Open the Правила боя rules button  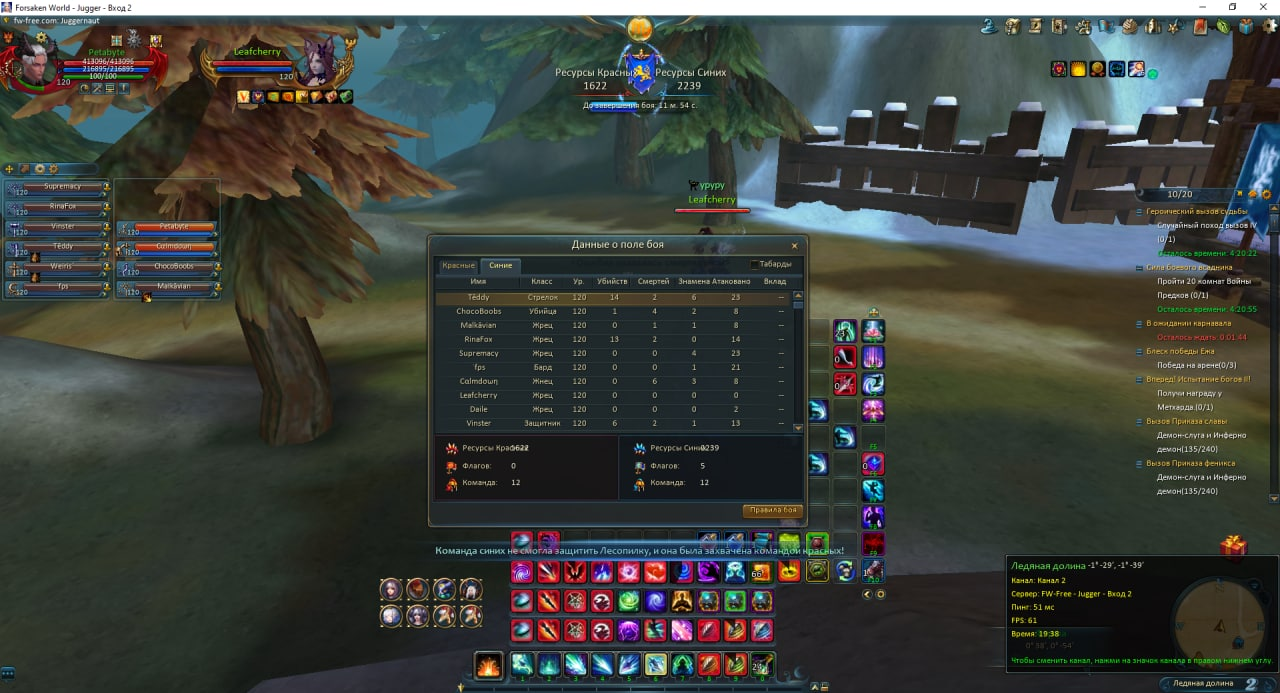click(773, 510)
